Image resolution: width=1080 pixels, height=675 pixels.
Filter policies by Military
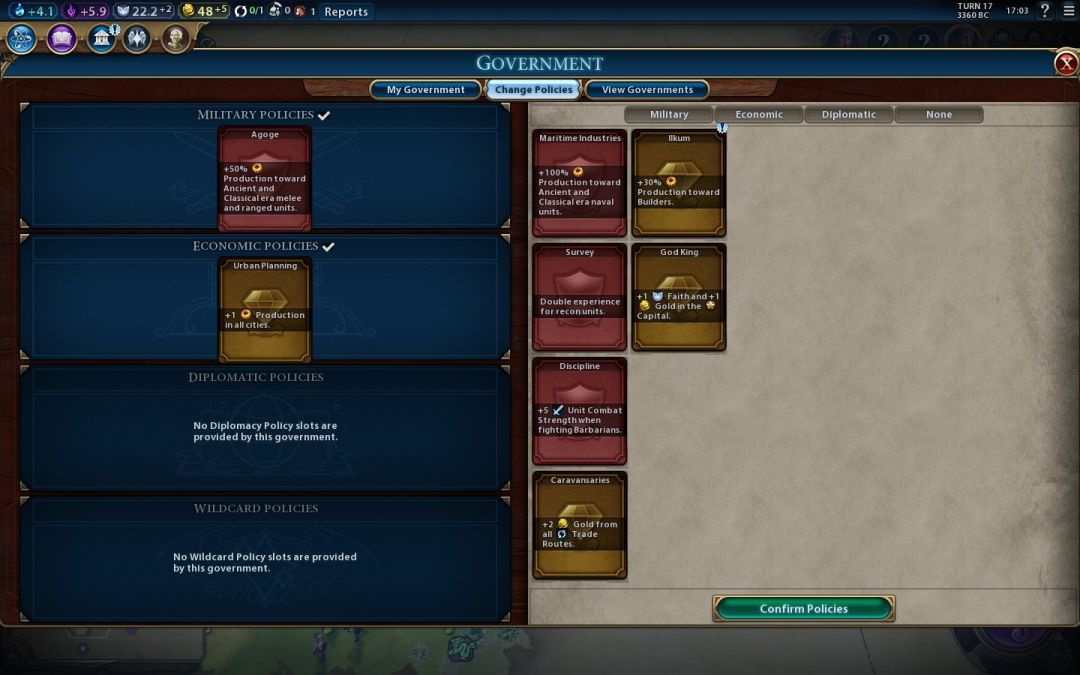click(x=669, y=115)
